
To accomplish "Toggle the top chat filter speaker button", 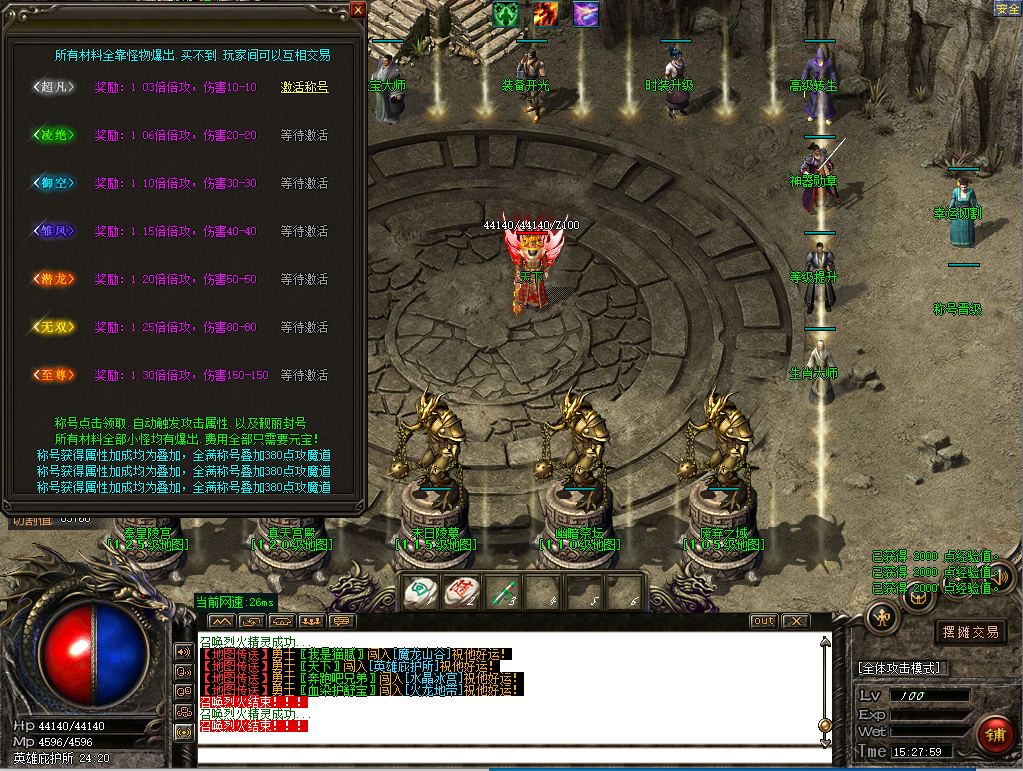I will [184, 651].
